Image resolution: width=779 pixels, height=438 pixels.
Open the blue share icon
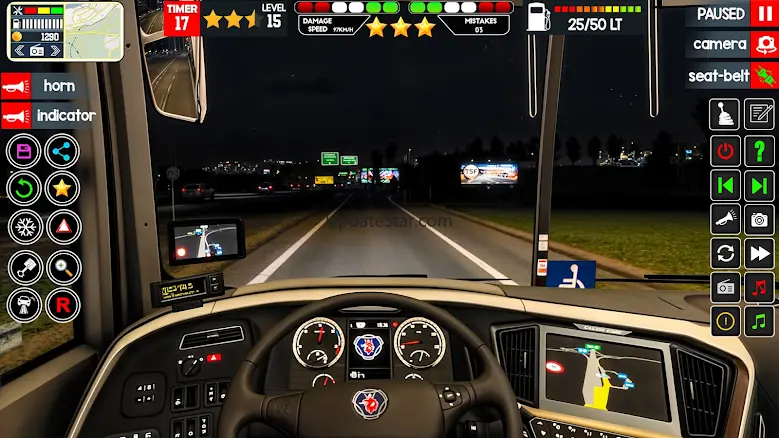63,152
